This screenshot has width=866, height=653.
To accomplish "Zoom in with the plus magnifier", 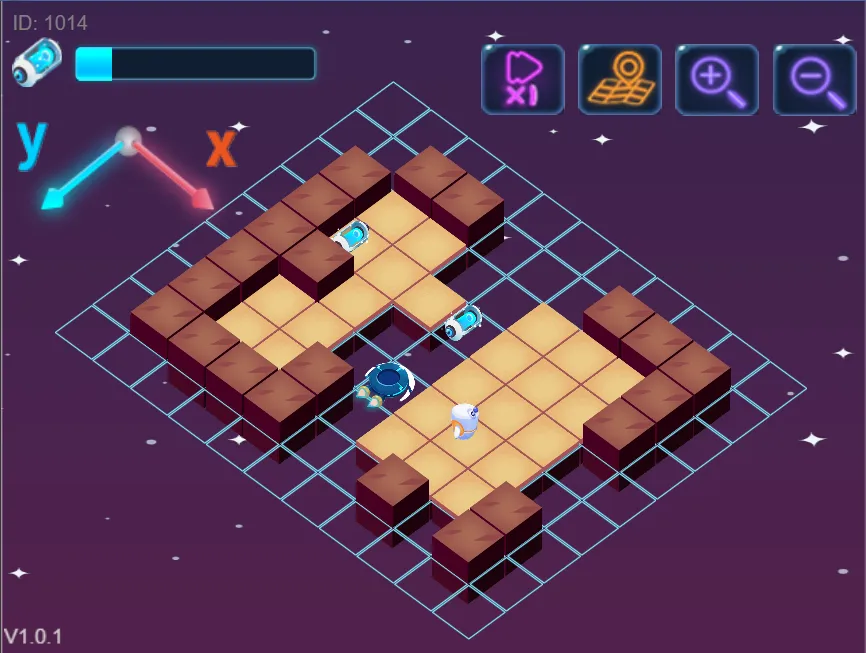I will point(717,79).
